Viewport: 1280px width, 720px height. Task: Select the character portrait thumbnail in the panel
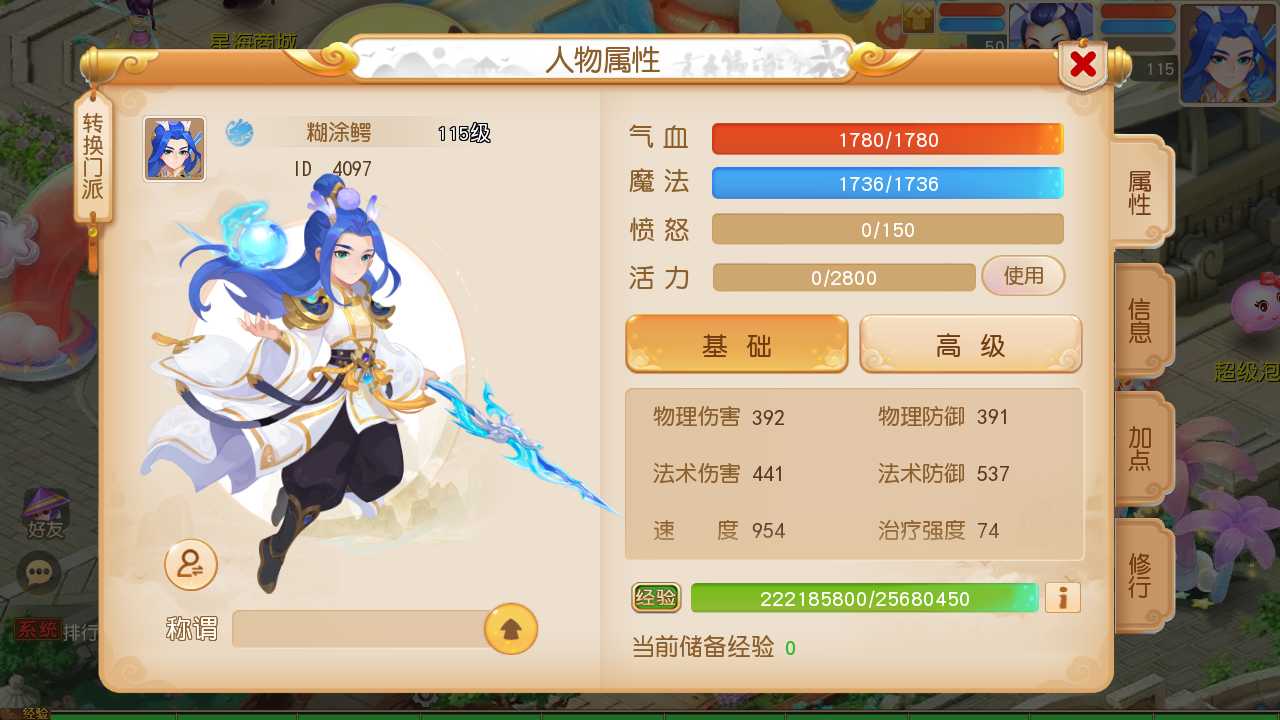click(x=174, y=147)
